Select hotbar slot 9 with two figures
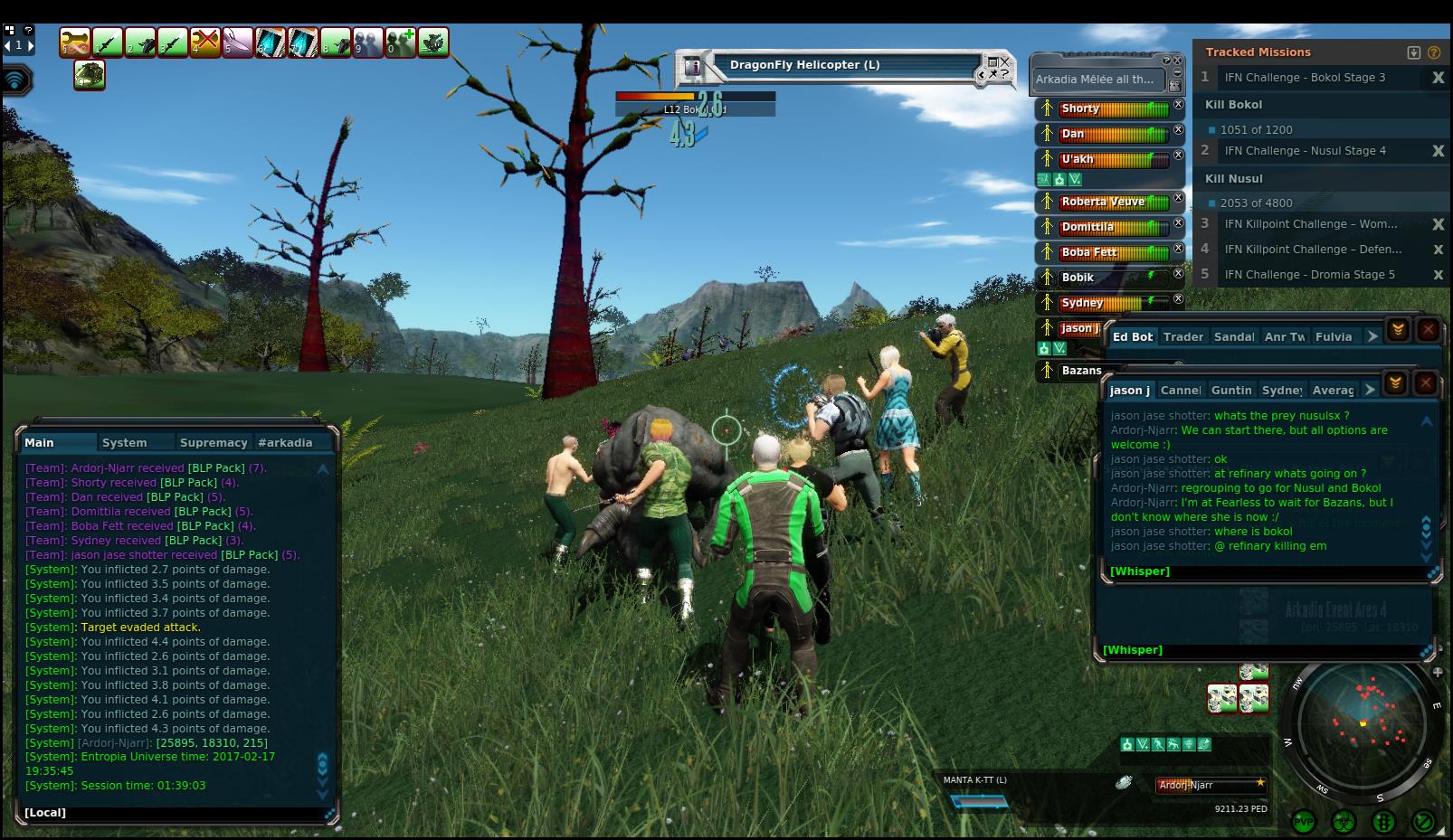The height and width of the screenshot is (840, 1453). pyautogui.click(x=367, y=42)
